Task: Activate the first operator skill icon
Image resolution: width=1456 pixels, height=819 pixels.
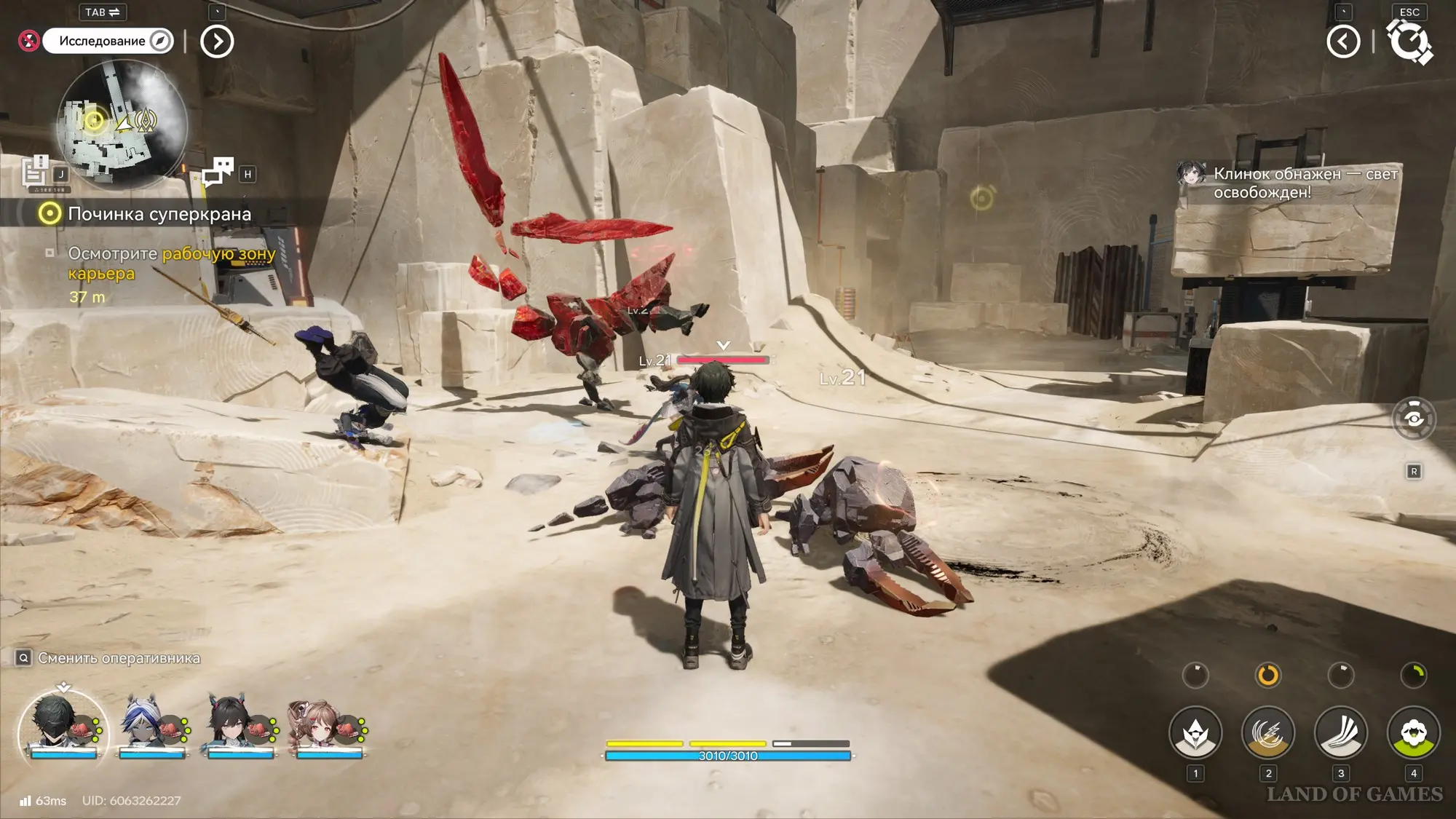Action: pos(1195,733)
